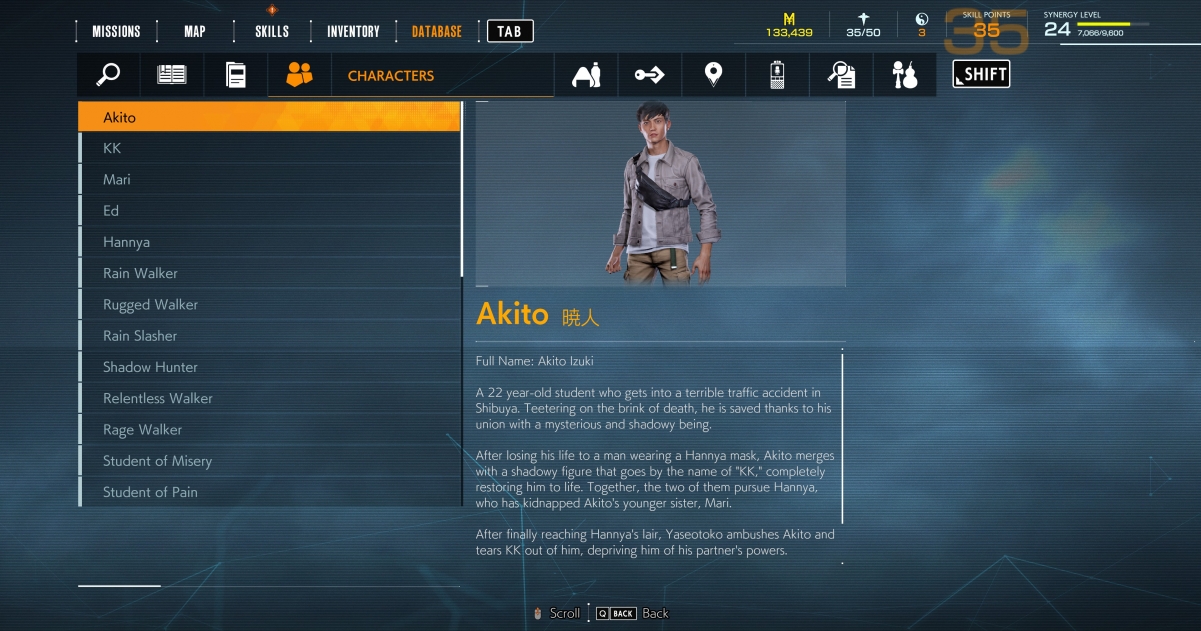Show the location pin database category
Viewport: 1201px width, 631px height.
pos(713,75)
